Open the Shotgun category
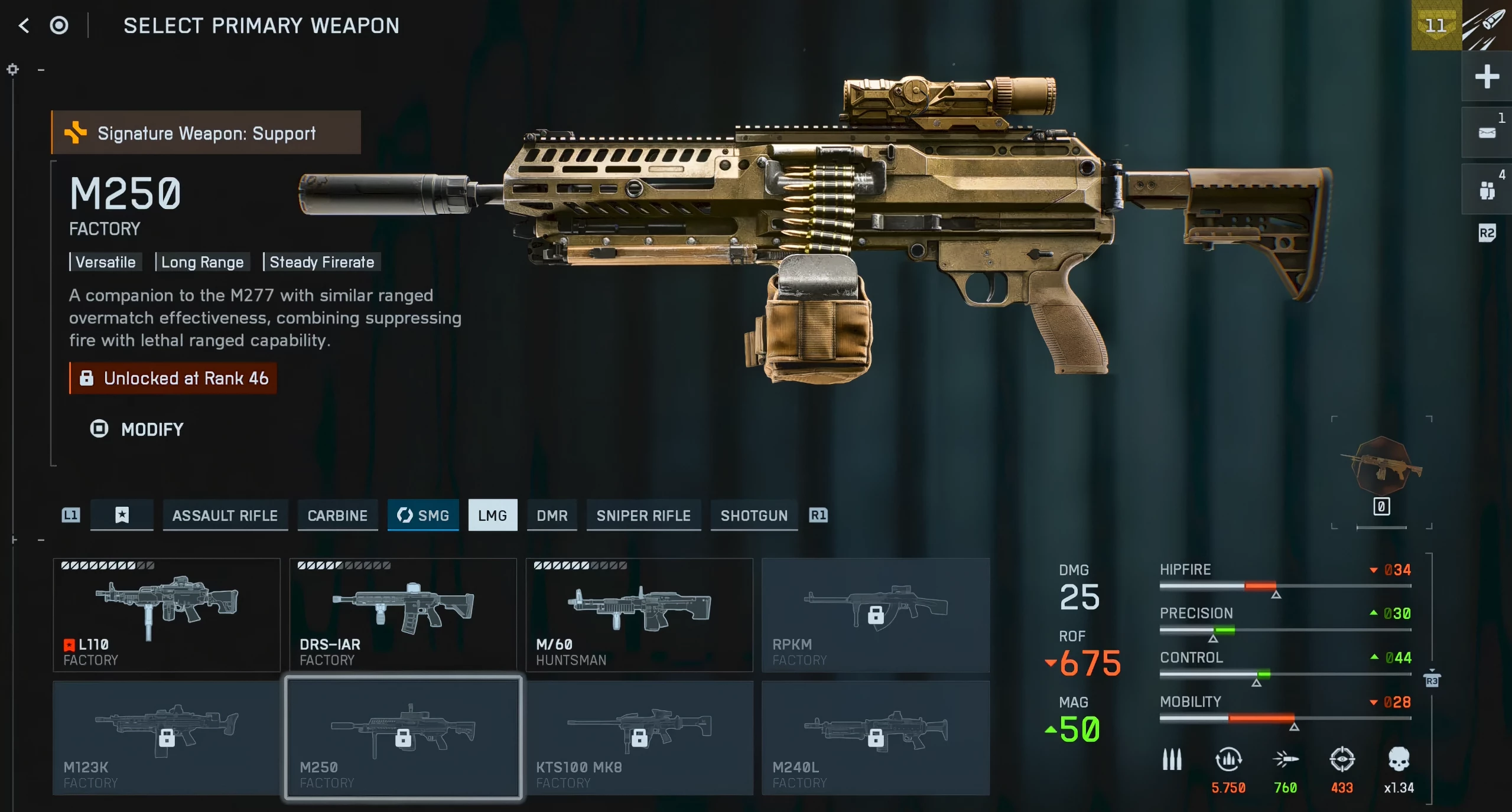 pos(754,516)
